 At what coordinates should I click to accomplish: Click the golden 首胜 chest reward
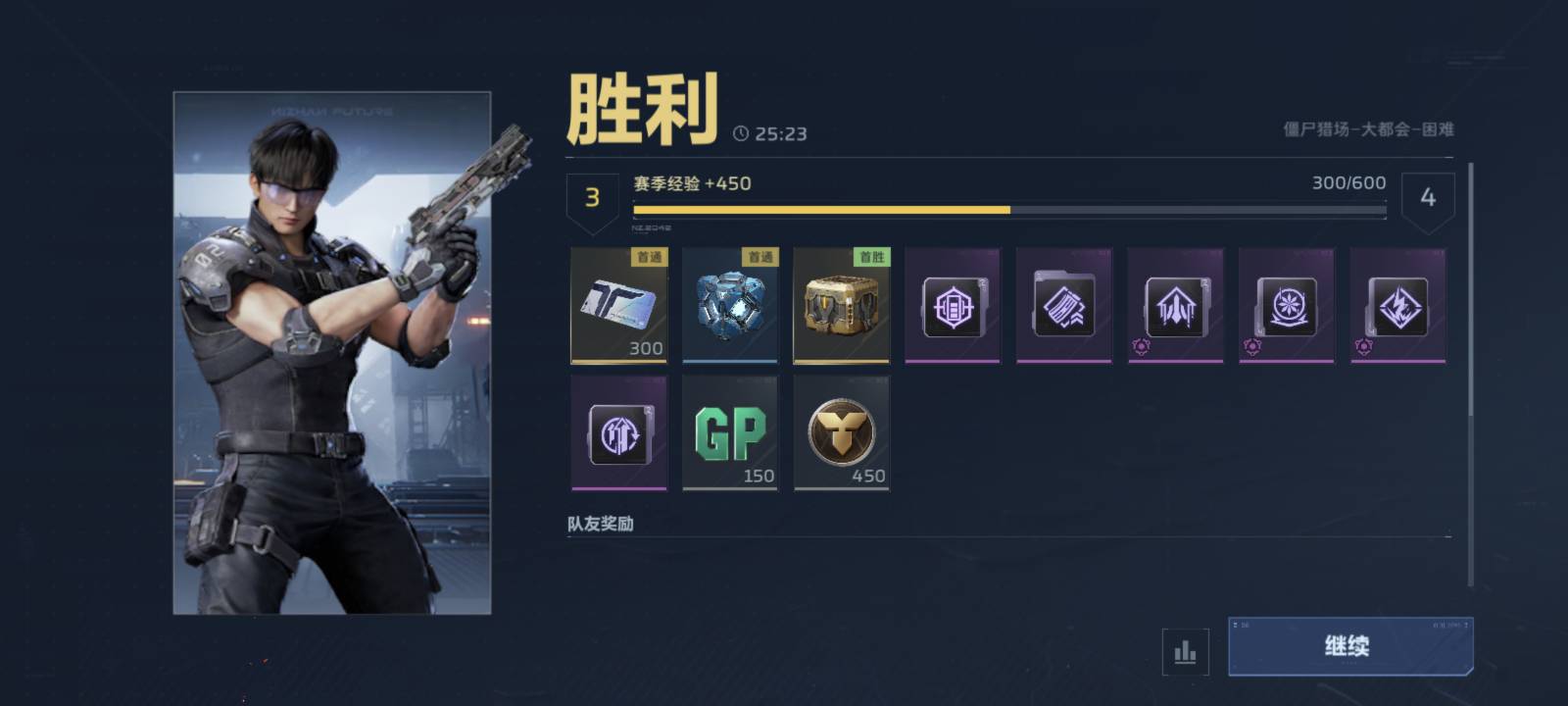point(842,306)
